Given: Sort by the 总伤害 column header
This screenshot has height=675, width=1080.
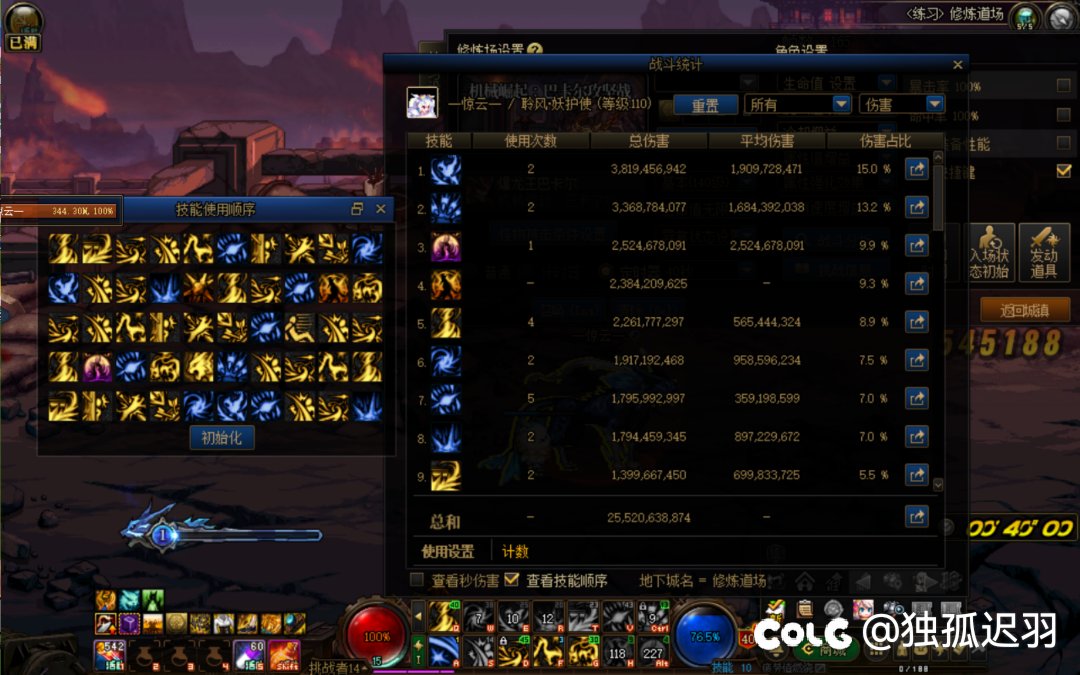Looking at the screenshot, I should 648,141.
